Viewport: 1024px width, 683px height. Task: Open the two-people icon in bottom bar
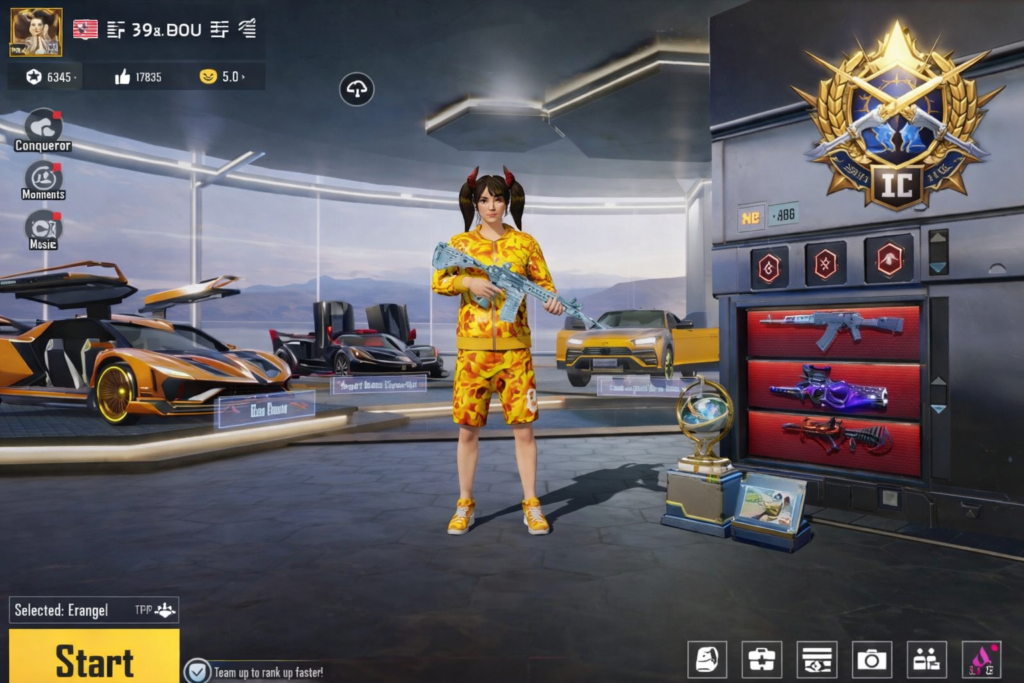tap(927, 659)
